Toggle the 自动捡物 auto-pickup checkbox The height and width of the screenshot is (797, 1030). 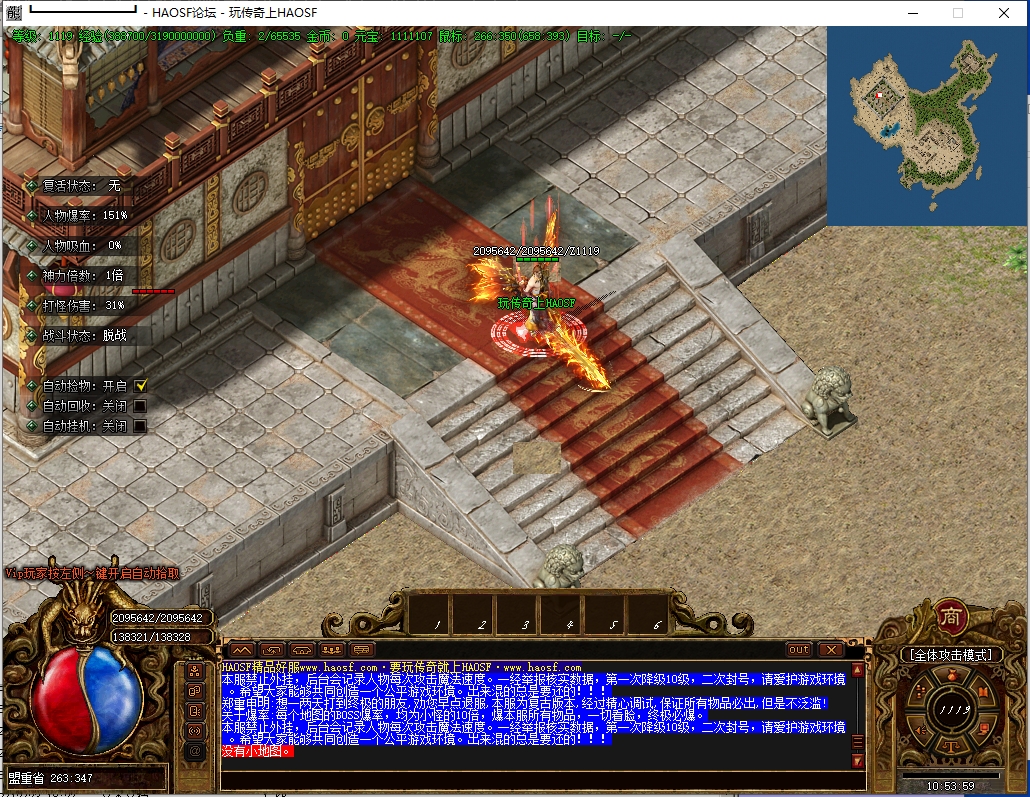point(141,385)
